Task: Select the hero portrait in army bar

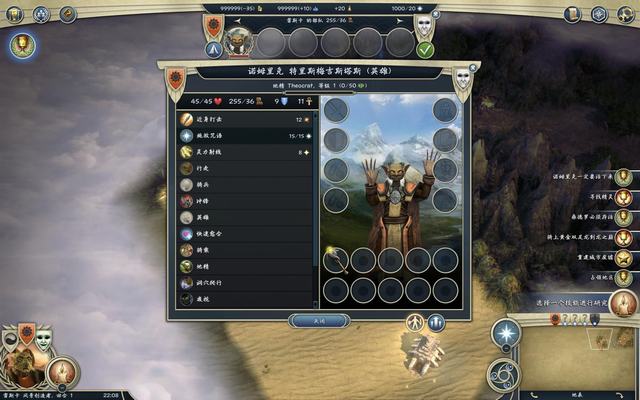Action: coord(240,42)
